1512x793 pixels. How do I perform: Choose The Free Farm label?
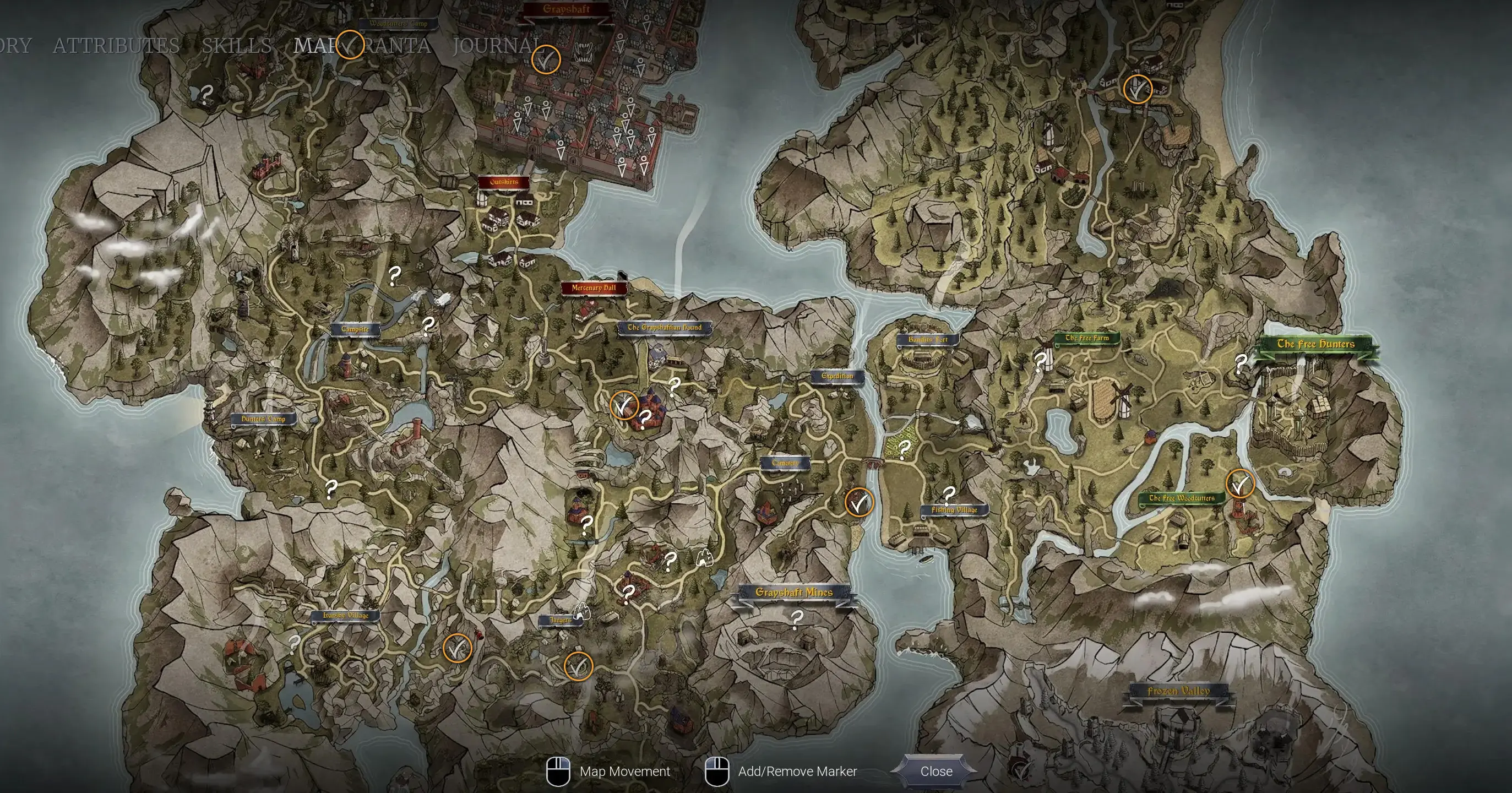1086,338
